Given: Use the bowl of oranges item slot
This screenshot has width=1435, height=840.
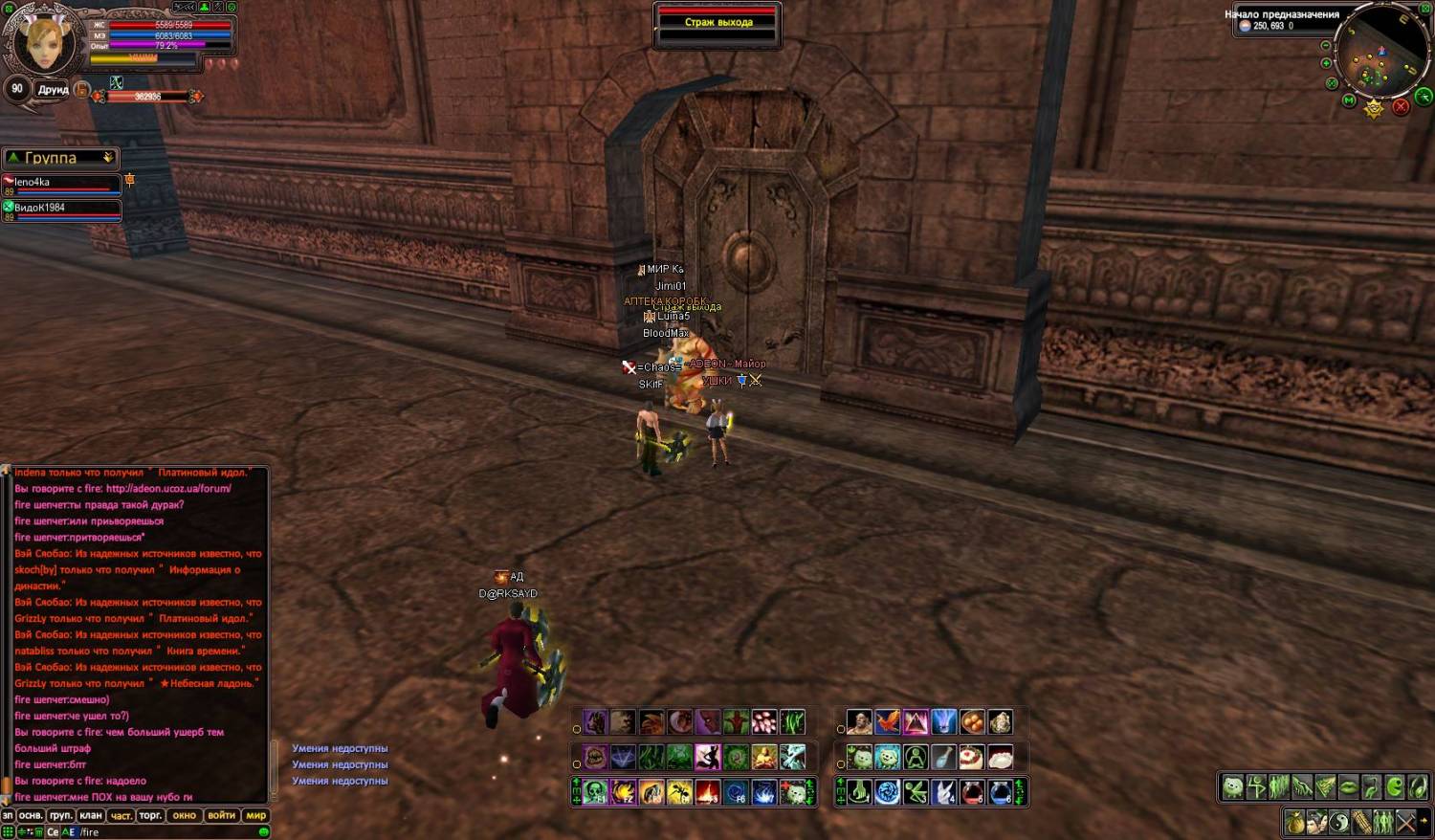Looking at the screenshot, I should click(972, 721).
